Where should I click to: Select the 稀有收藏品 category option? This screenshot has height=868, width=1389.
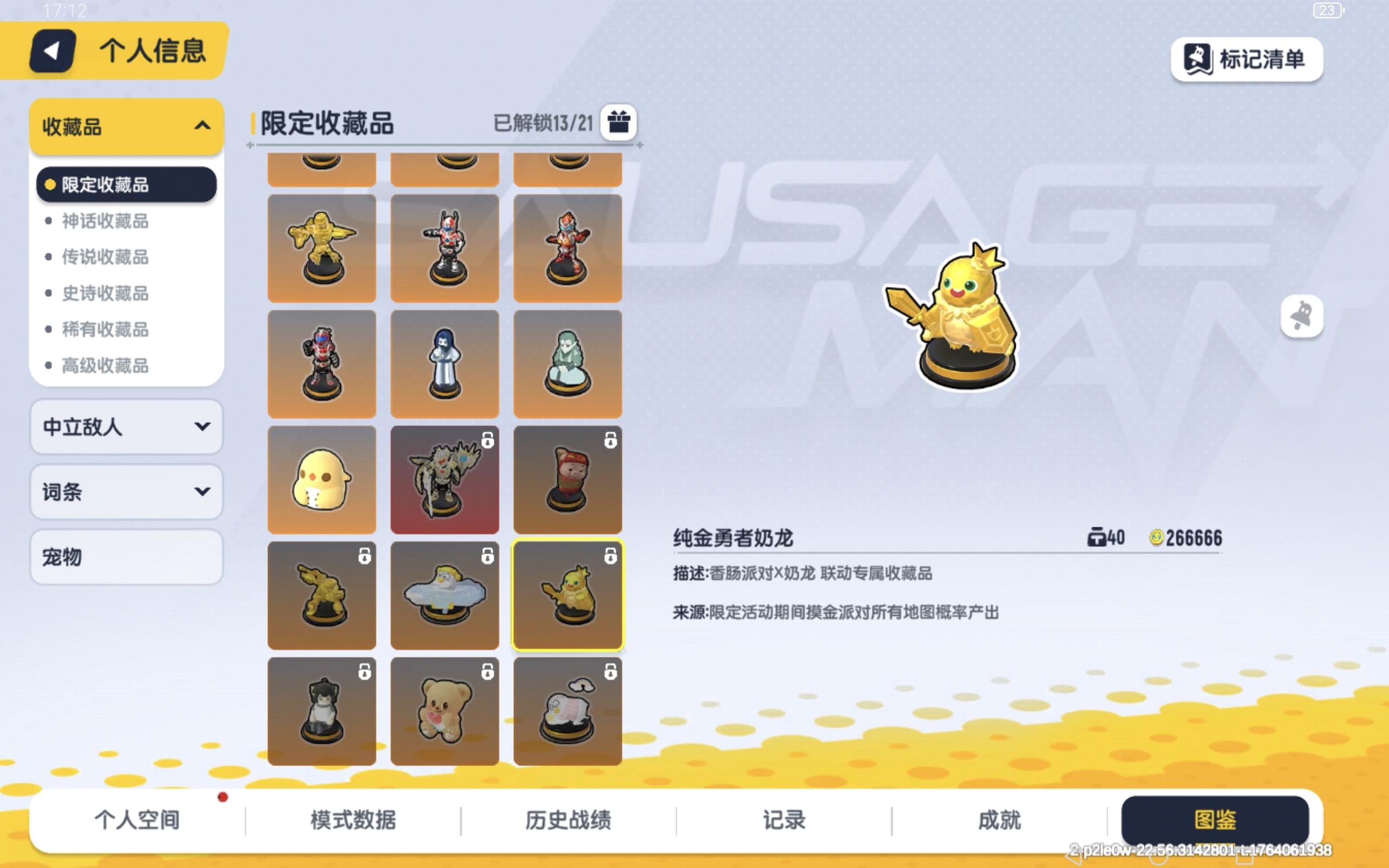103,330
